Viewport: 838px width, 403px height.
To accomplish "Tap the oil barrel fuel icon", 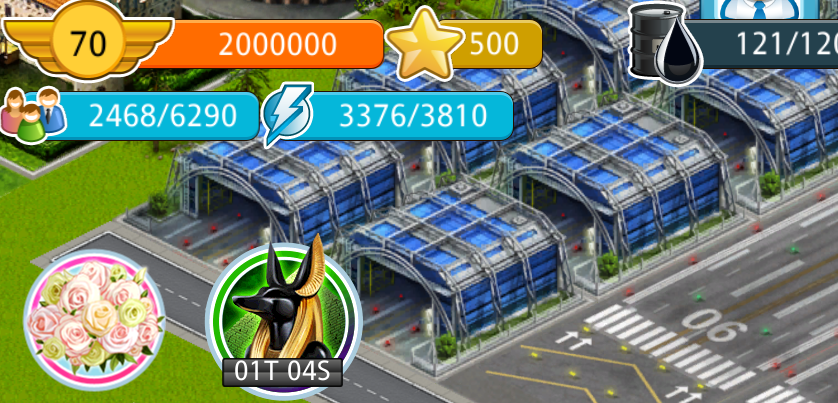I will pyautogui.click(x=664, y=42).
